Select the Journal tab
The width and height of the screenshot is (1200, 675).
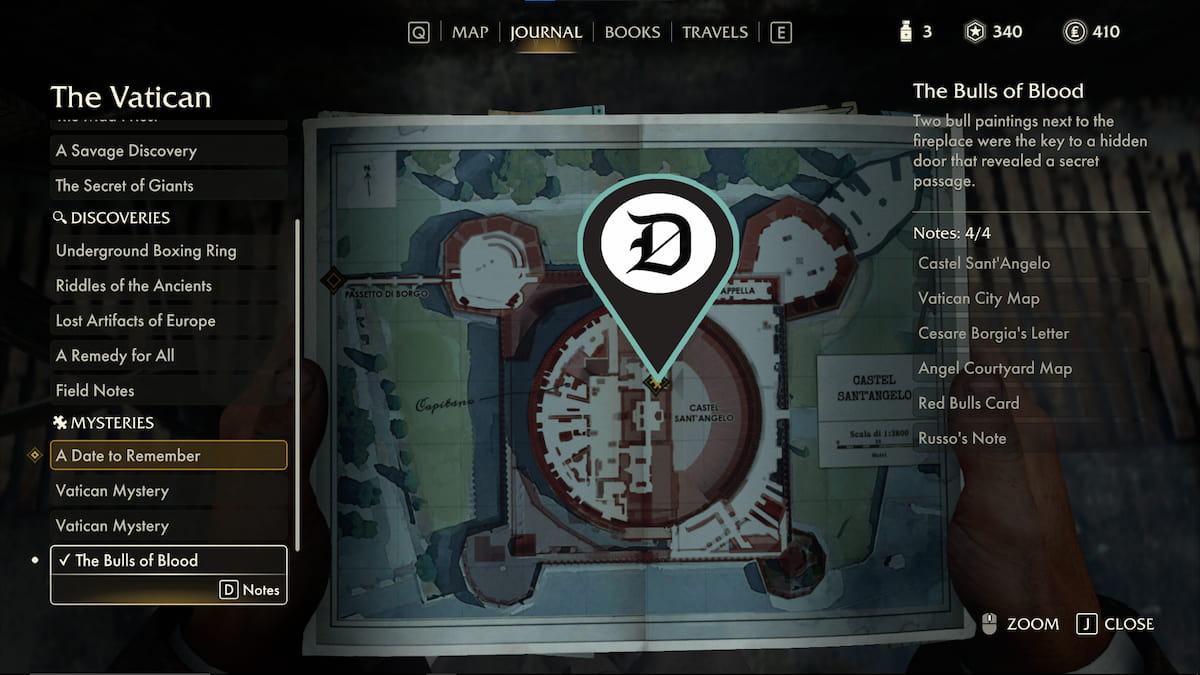coord(545,32)
